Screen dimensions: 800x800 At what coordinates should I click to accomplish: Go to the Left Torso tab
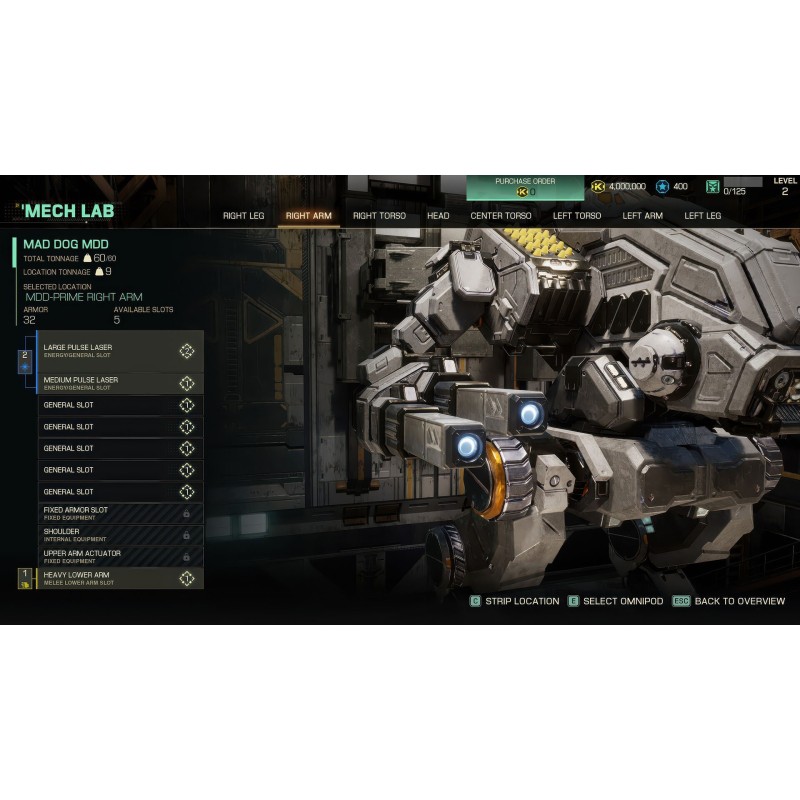[x=577, y=215]
